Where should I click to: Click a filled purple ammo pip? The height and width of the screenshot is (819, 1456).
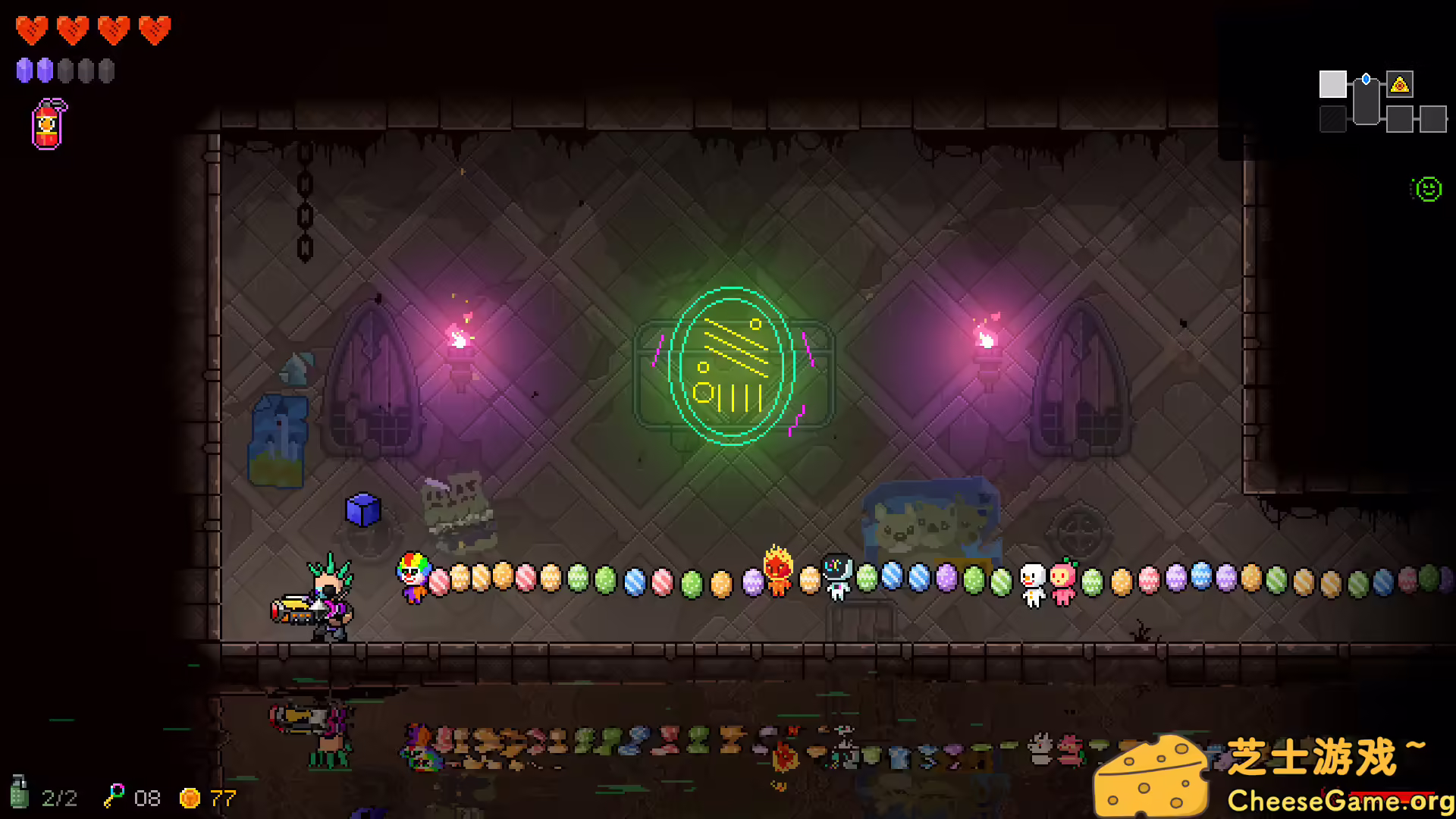24,70
